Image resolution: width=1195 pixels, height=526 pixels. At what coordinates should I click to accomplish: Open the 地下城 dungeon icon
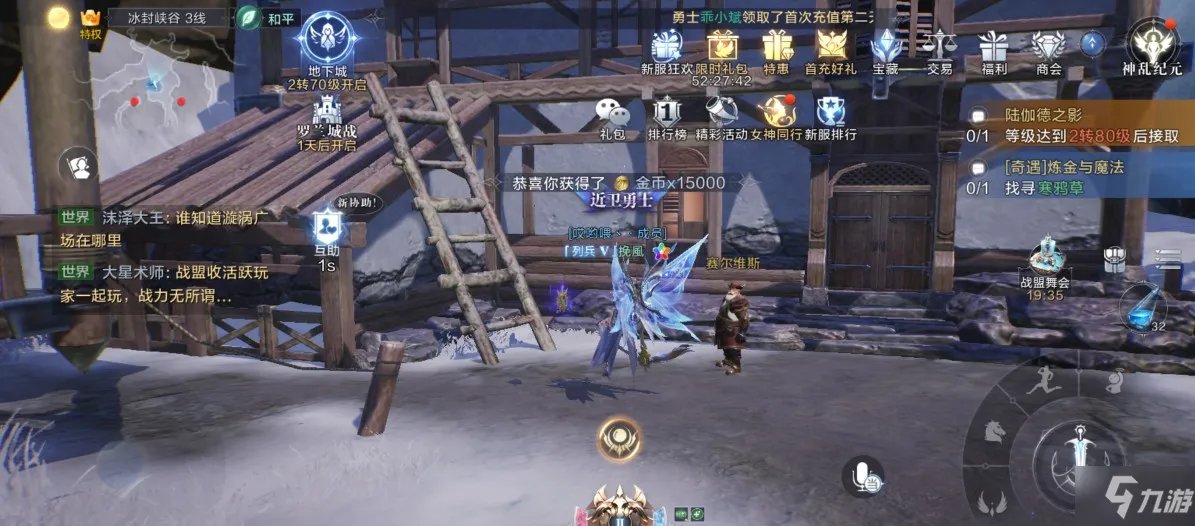(x=327, y=41)
